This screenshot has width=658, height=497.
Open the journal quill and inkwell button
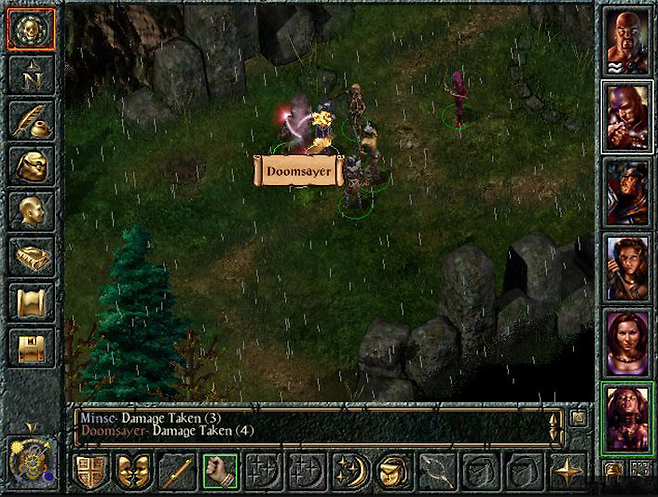coord(29,121)
